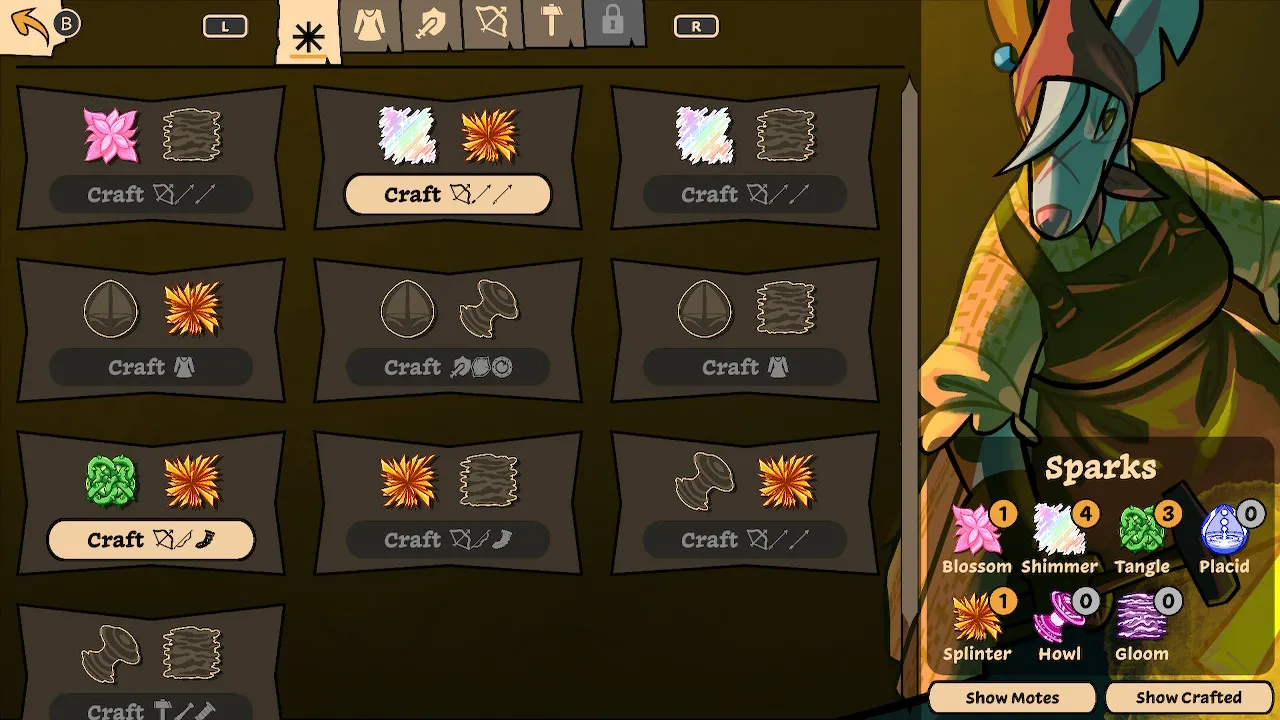Open the sword and shield tab
Screen dimensions: 1280x720
point(431,25)
